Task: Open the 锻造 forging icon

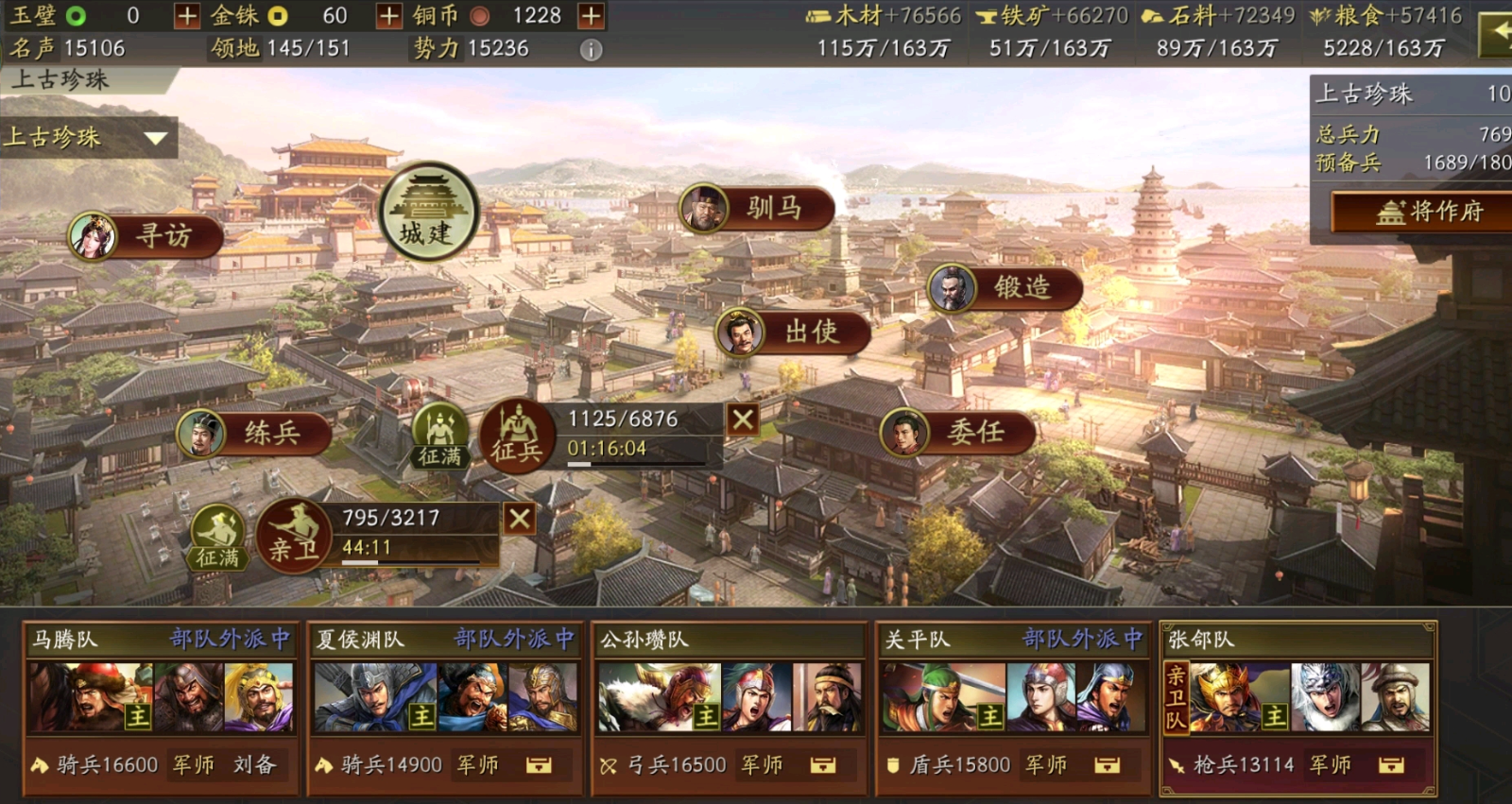Action: [x=1004, y=289]
